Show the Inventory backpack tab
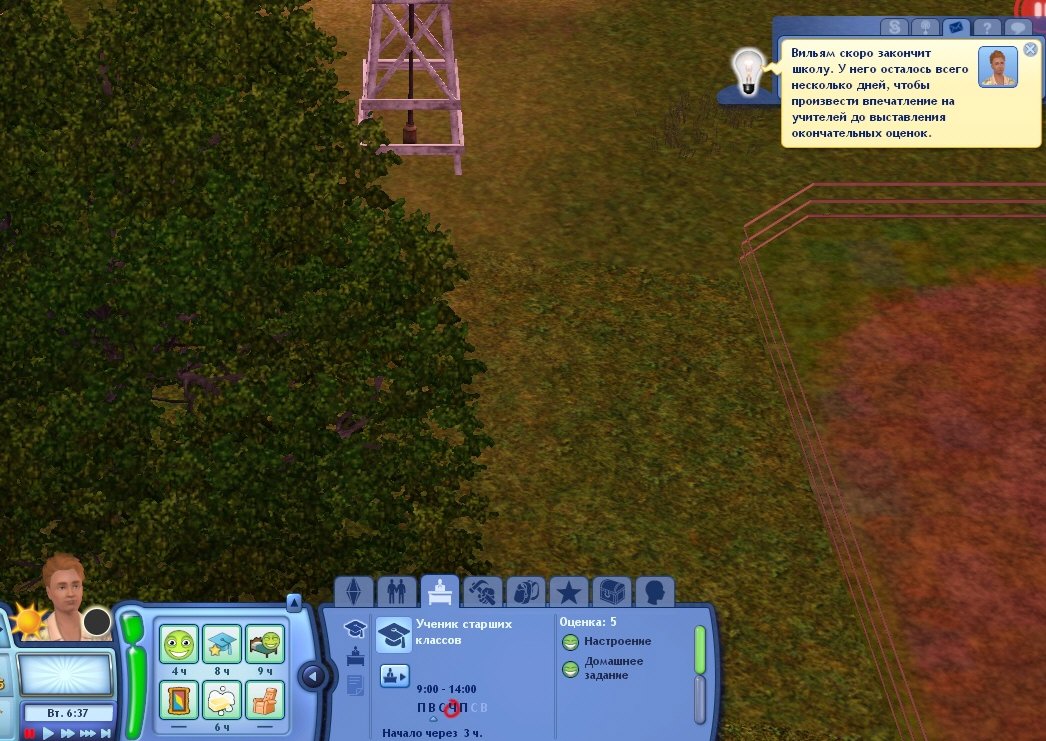Viewport: 1046px width, 741px height. pos(526,593)
